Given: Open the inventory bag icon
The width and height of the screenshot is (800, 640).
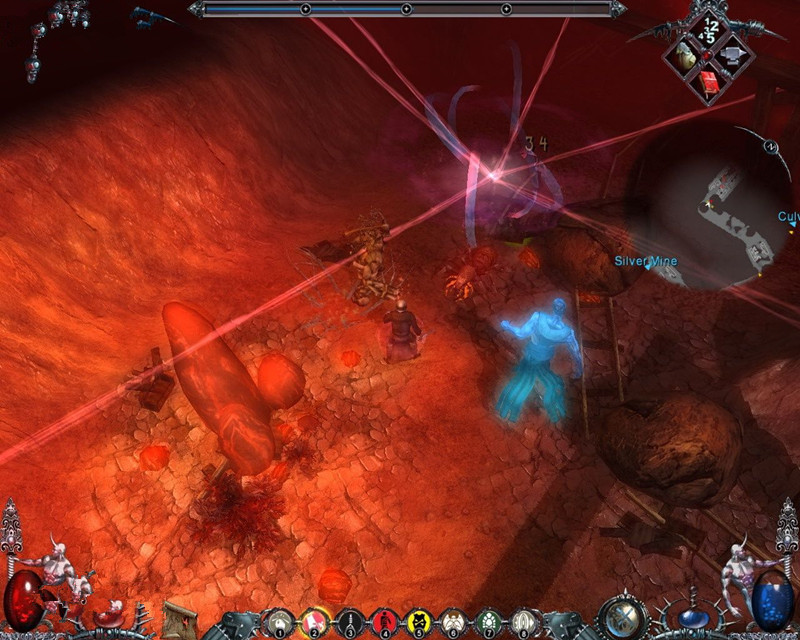Looking at the screenshot, I should pyautogui.click(x=687, y=55).
